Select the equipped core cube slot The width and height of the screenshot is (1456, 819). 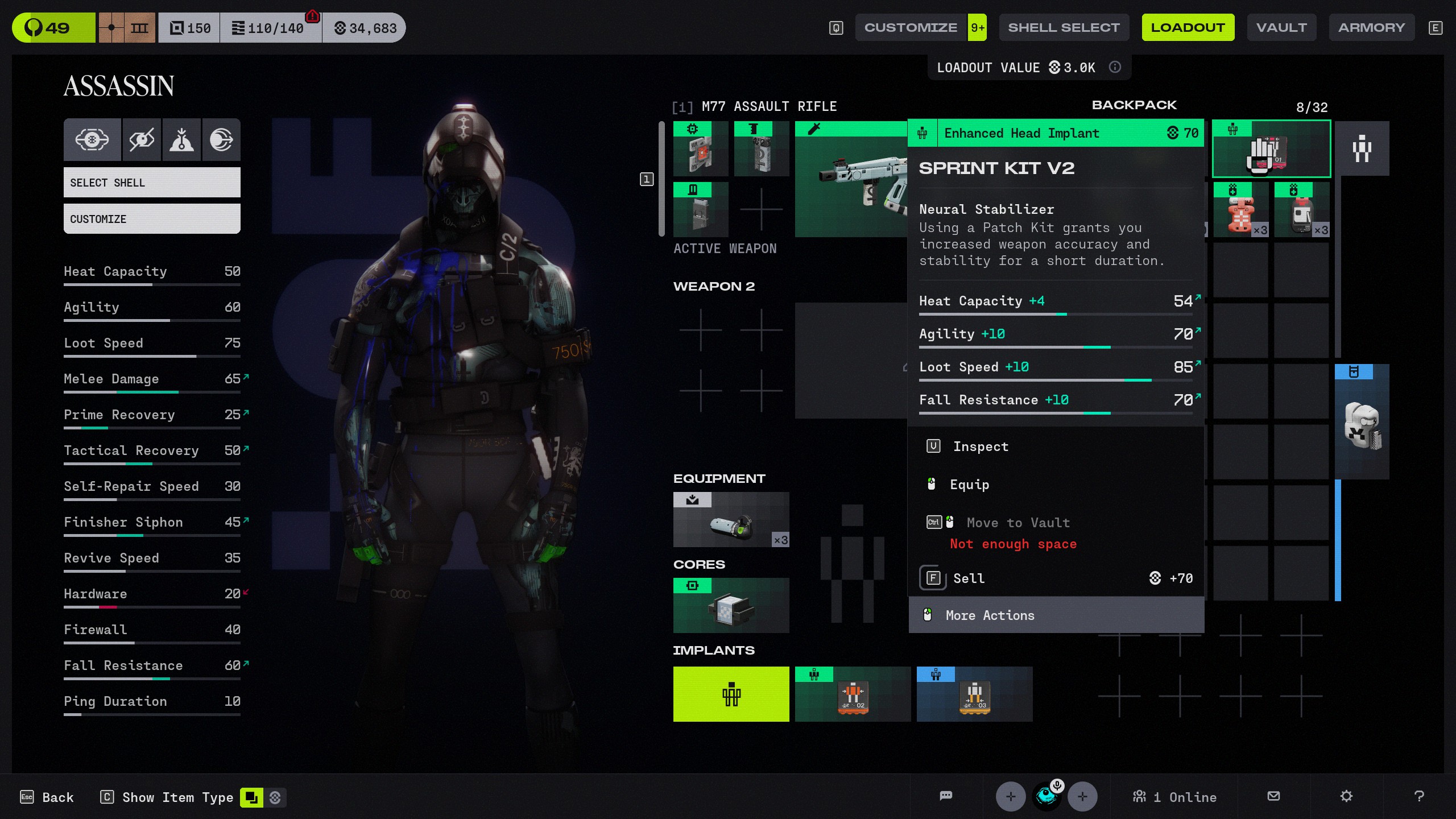pyautogui.click(x=731, y=606)
